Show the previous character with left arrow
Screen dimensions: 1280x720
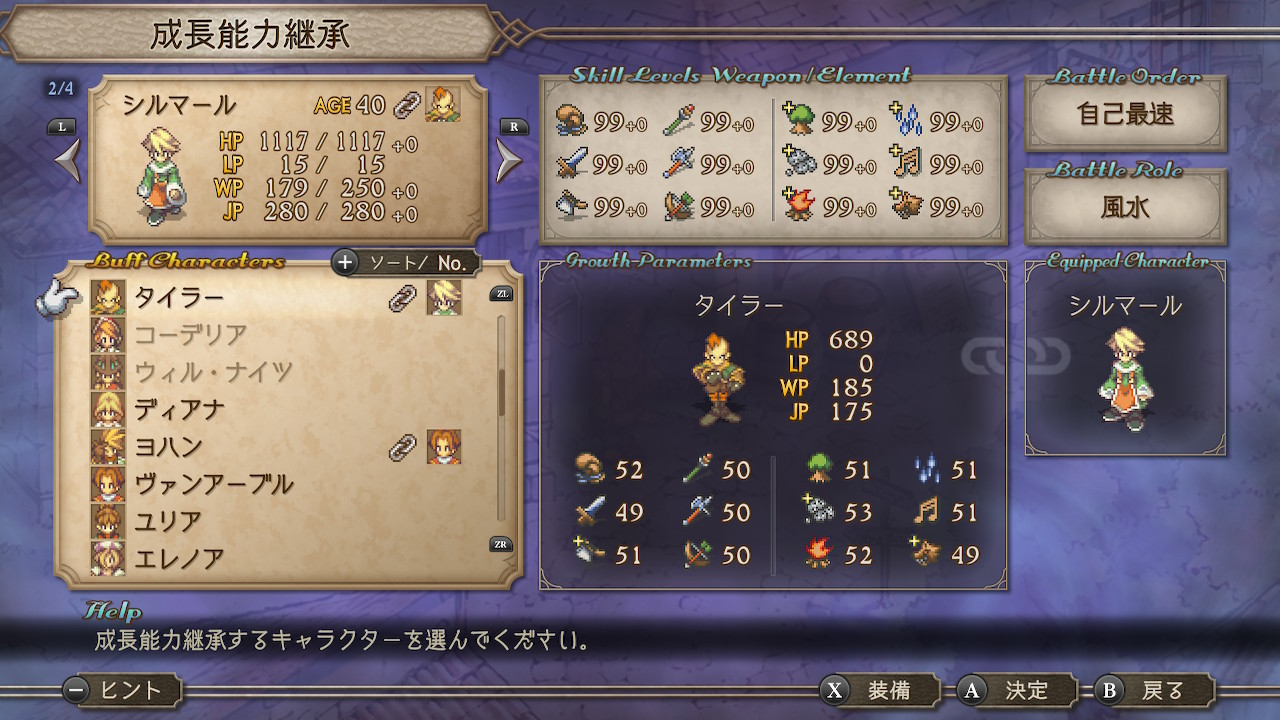(x=67, y=161)
